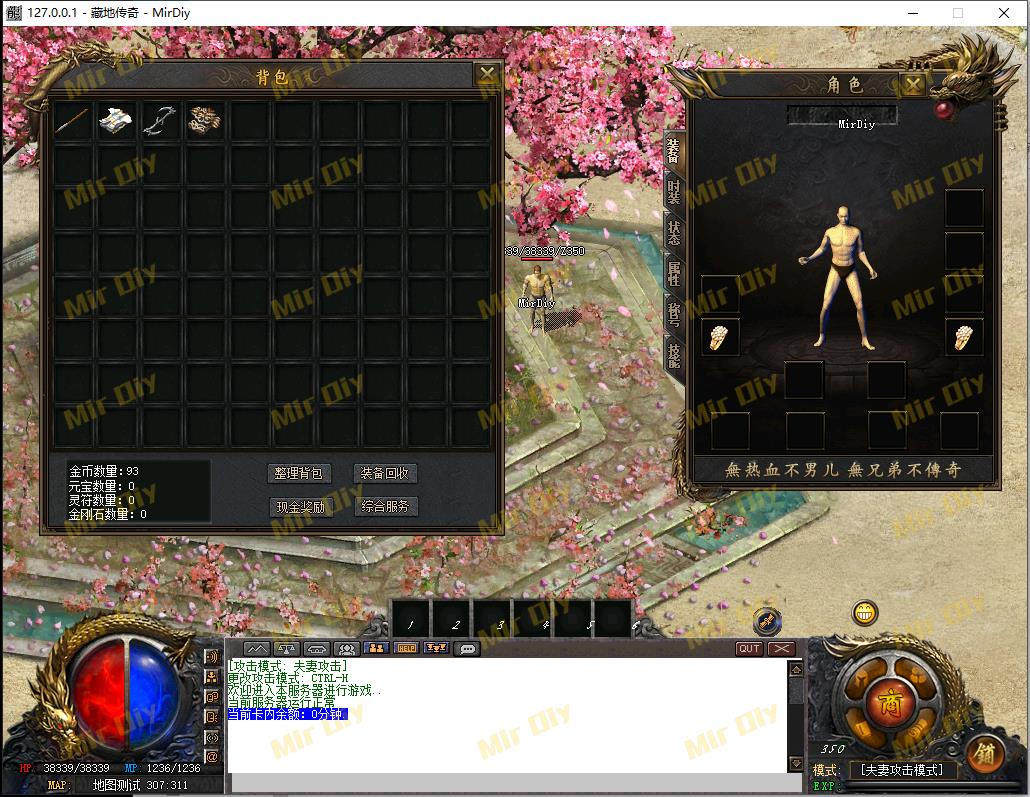Open 装备回收 equipment recycling

click(385, 474)
